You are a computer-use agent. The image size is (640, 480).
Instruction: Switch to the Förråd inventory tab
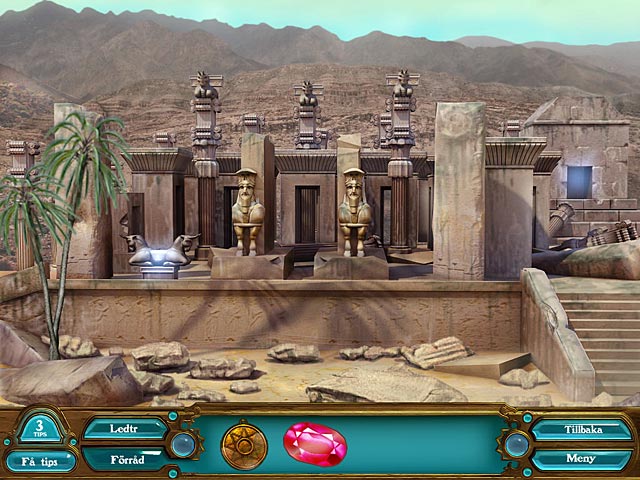point(124,459)
